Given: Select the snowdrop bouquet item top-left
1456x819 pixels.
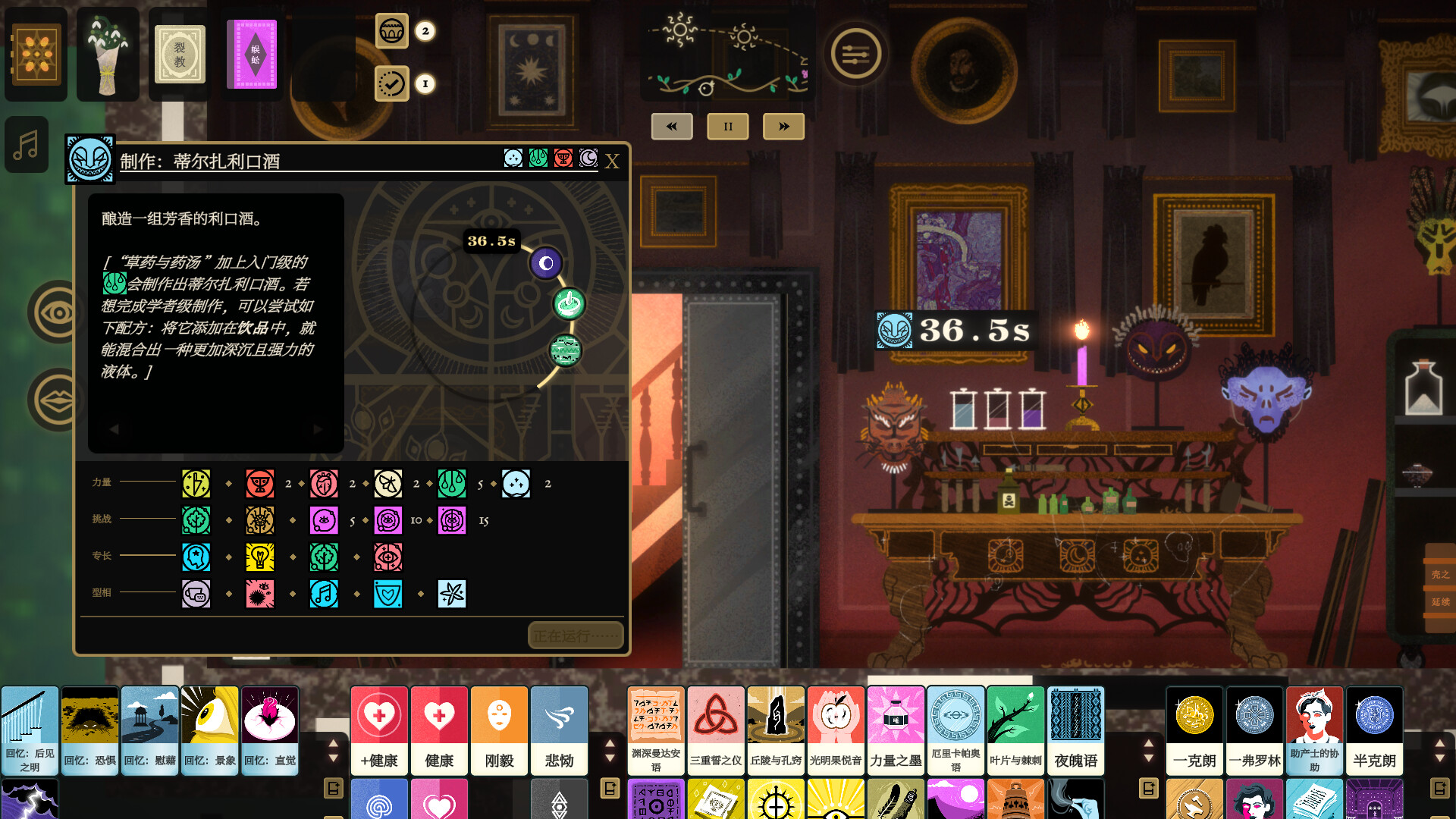Looking at the screenshot, I should click(107, 54).
